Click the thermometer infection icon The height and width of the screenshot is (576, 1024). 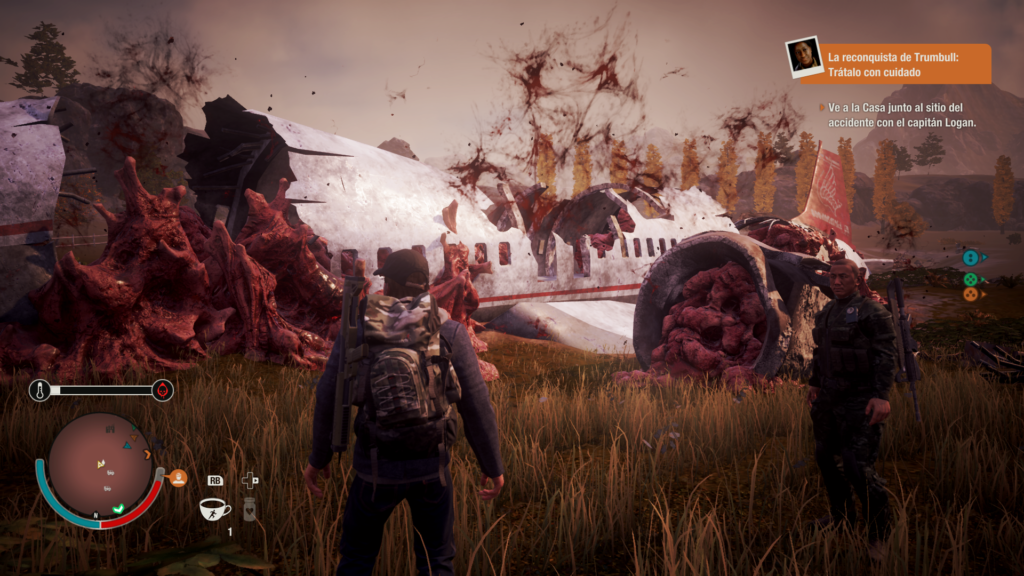(x=41, y=390)
